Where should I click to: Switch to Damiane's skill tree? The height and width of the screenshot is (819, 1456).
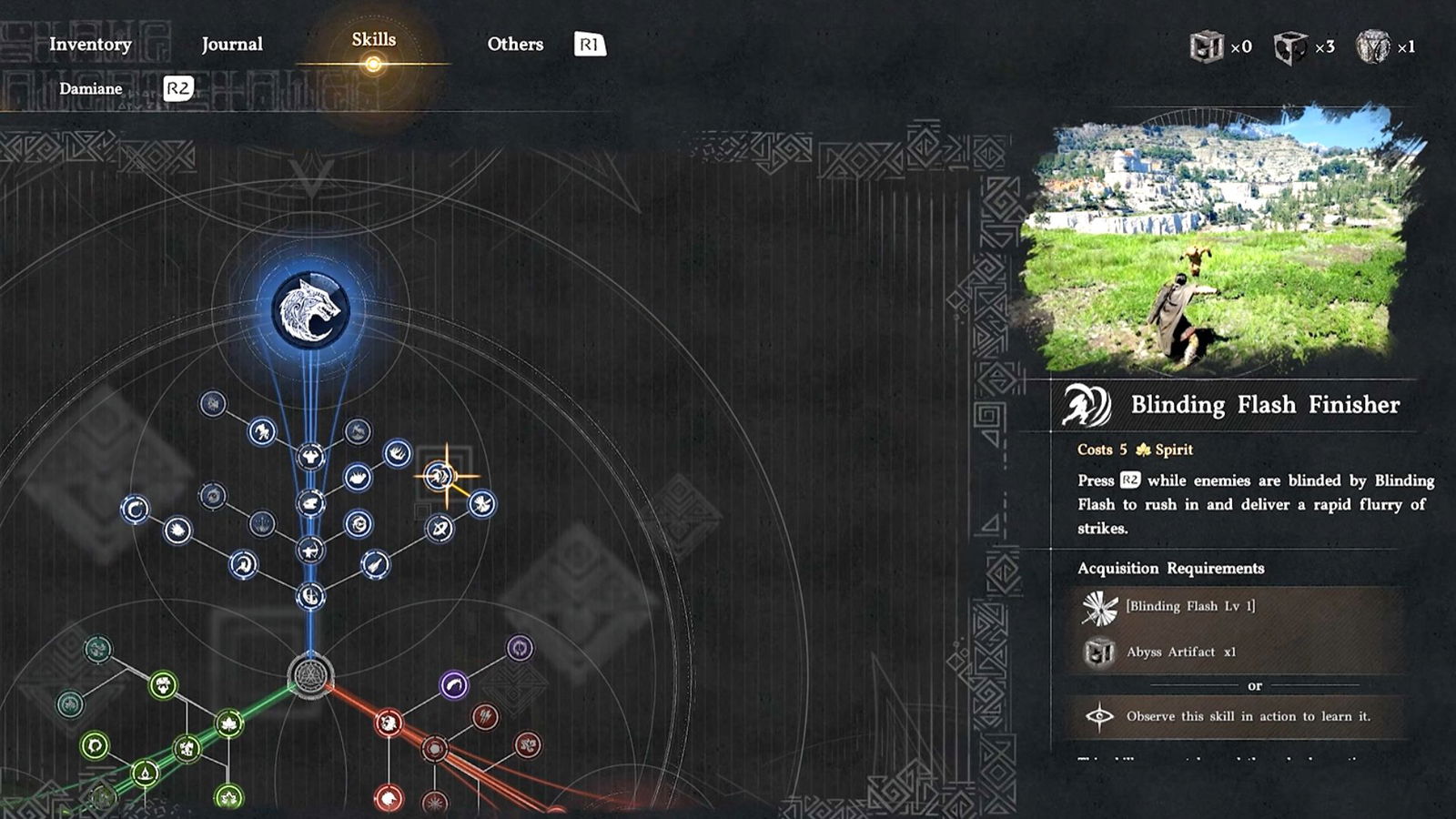coord(91,88)
